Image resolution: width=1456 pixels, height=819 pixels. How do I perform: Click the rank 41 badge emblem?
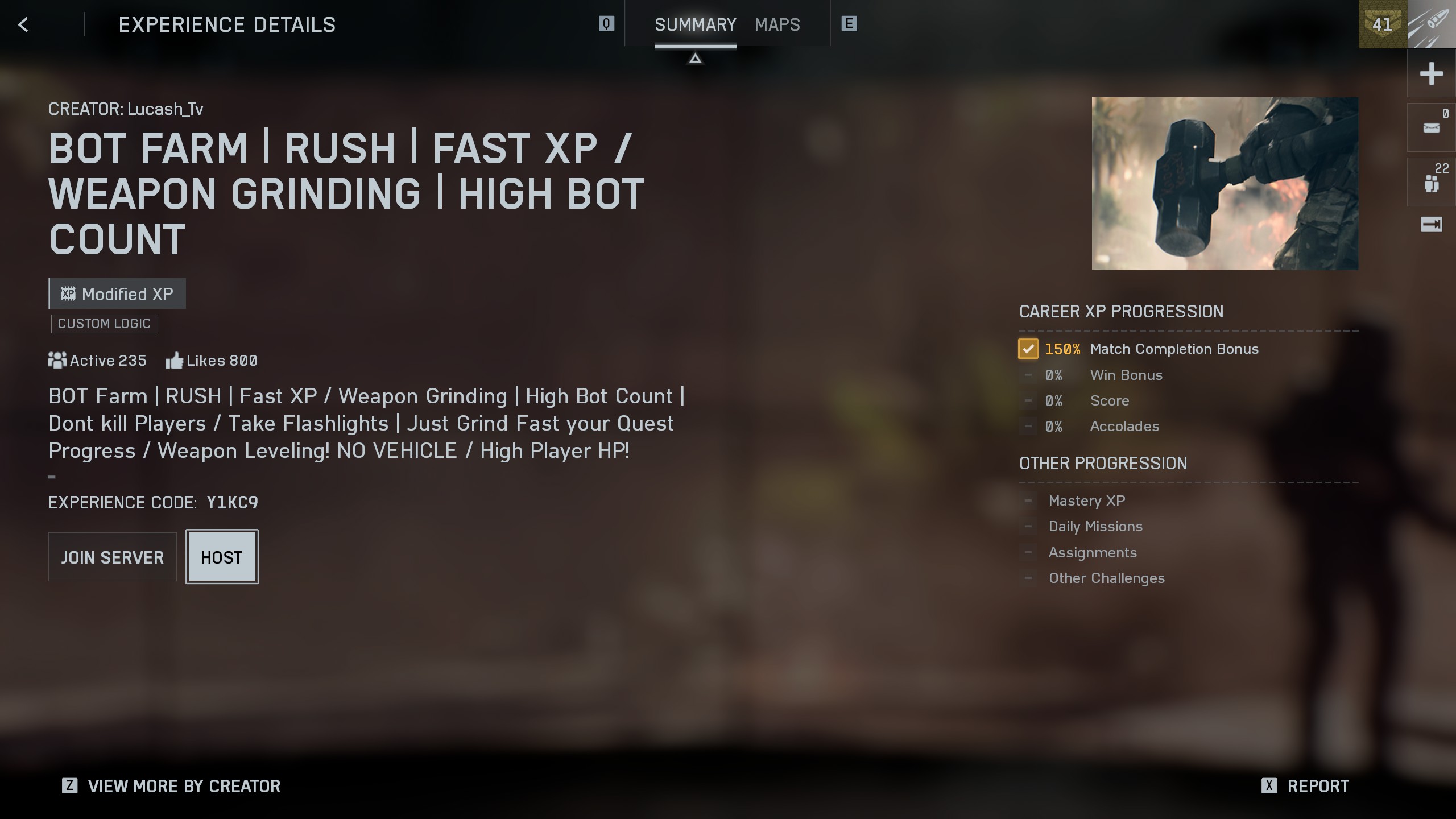1383,24
